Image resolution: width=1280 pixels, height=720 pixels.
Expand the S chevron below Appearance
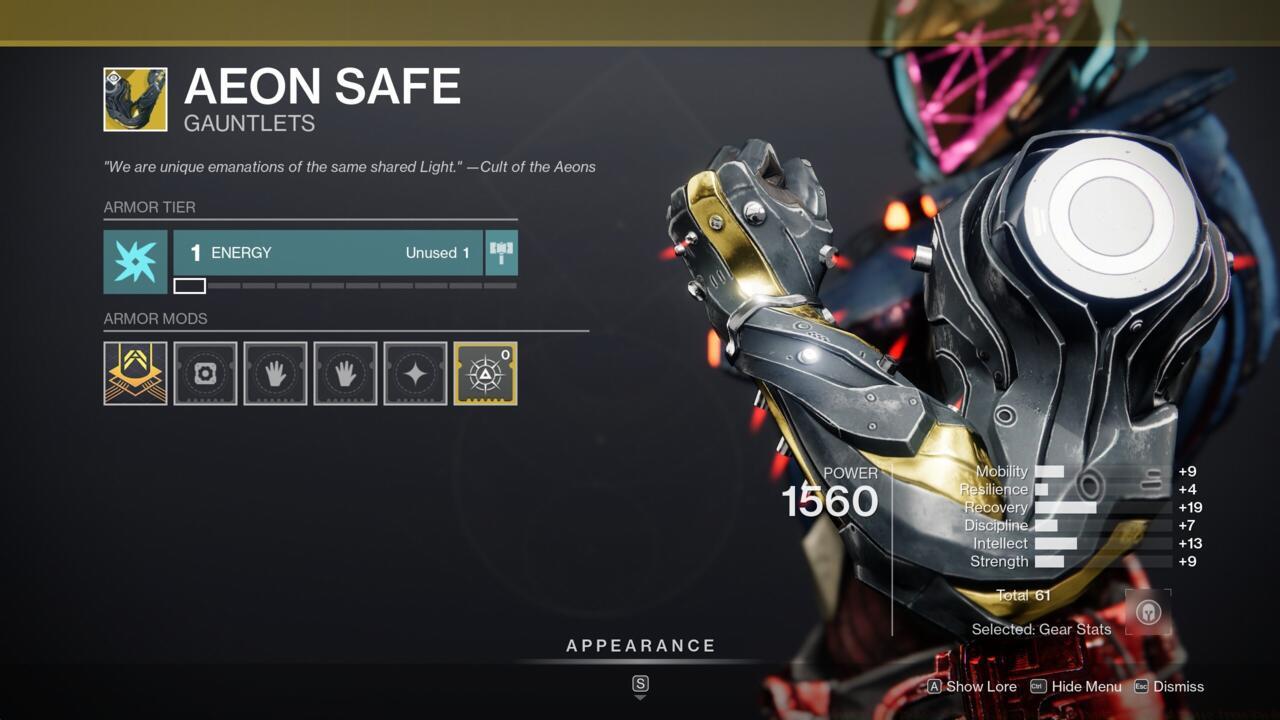pyautogui.click(x=638, y=688)
